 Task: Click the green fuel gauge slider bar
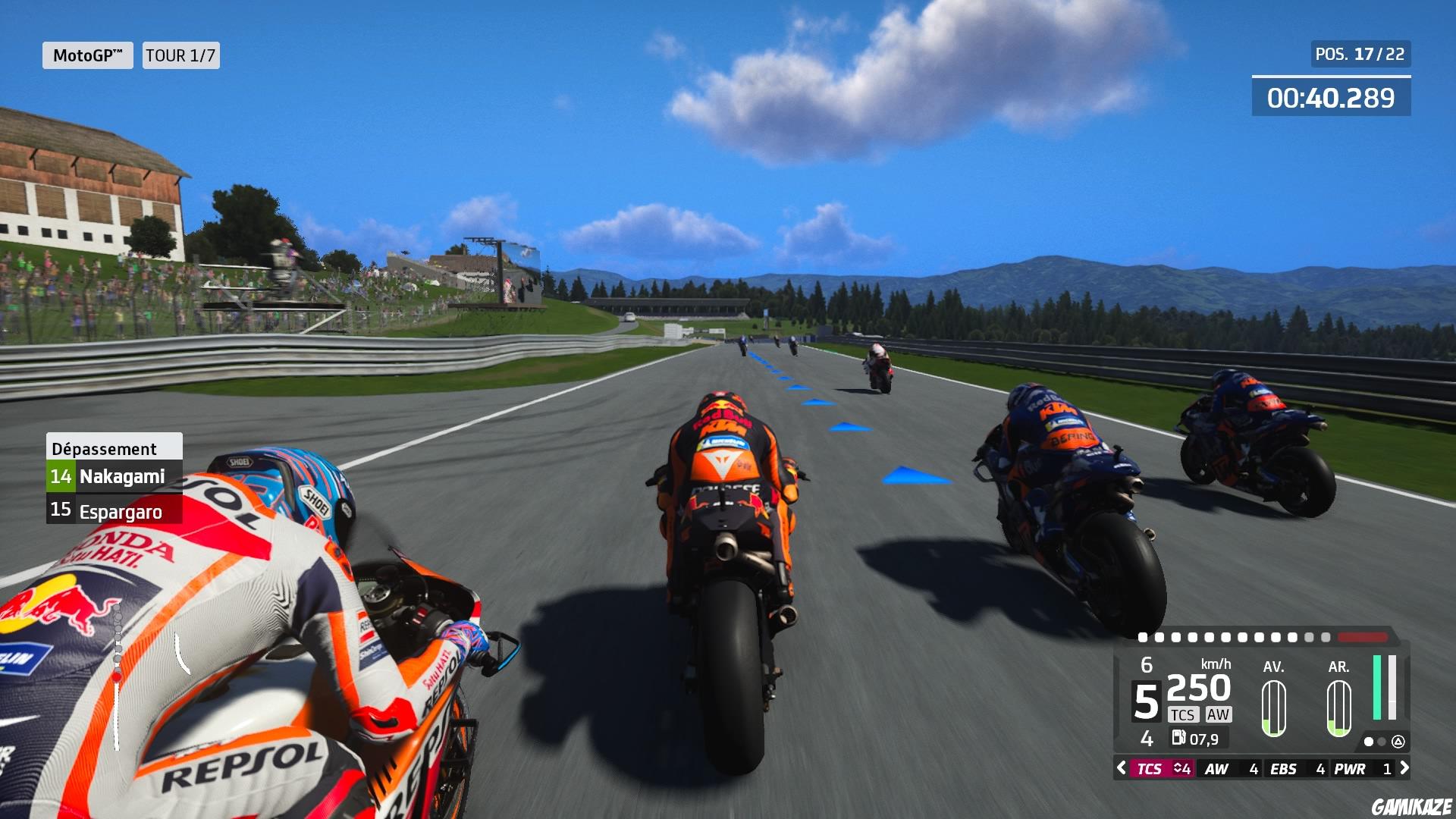click(1377, 688)
